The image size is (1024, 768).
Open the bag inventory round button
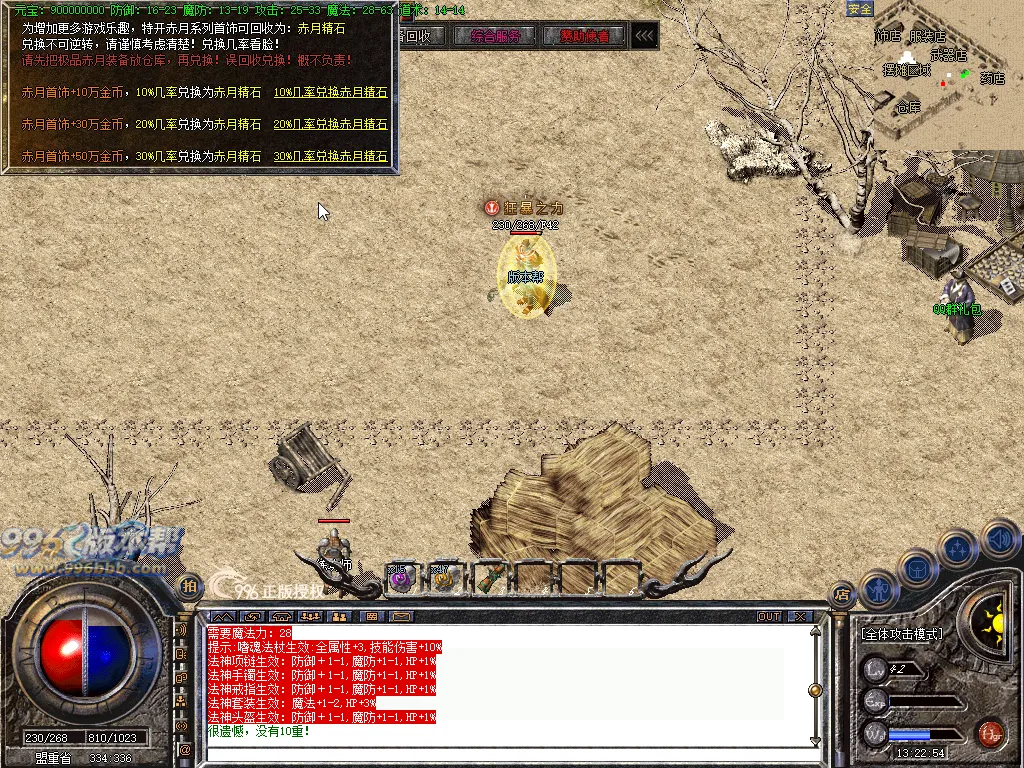(916, 568)
